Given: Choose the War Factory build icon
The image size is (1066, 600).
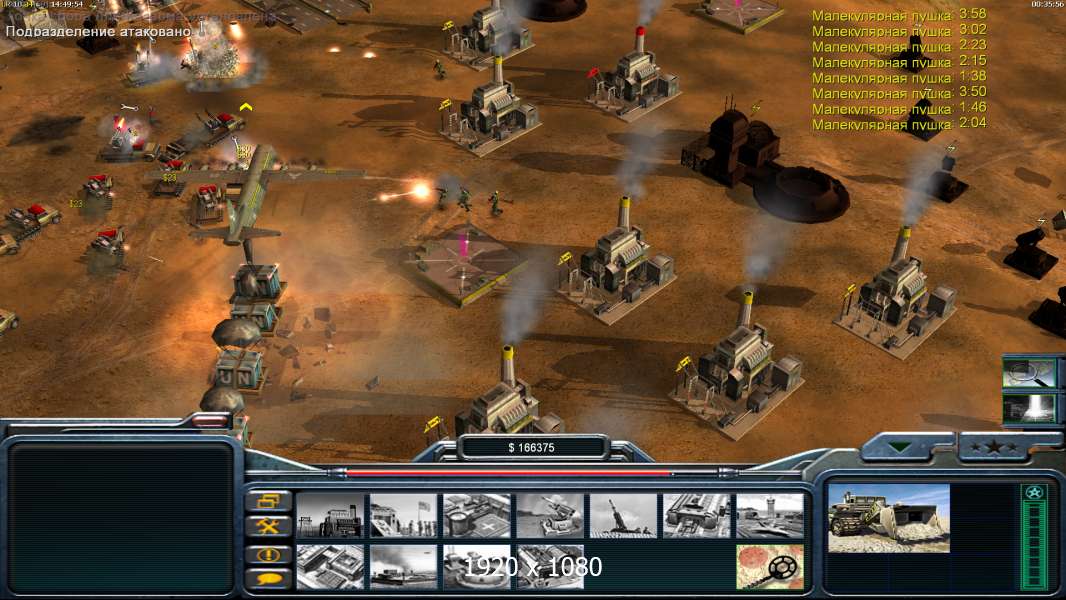Looking at the screenshot, I should click(x=696, y=516).
